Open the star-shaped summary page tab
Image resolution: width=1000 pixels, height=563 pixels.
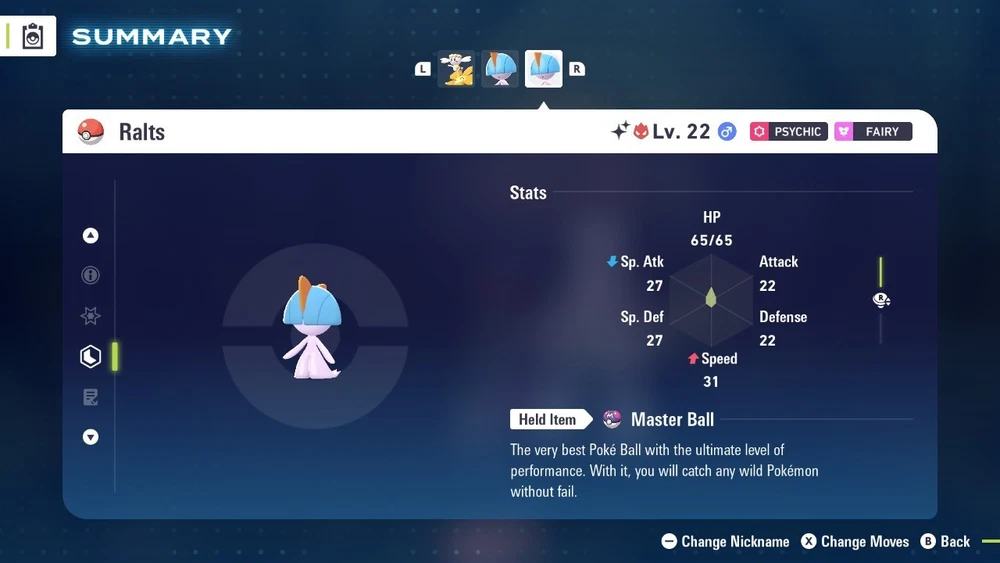point(91,316)
